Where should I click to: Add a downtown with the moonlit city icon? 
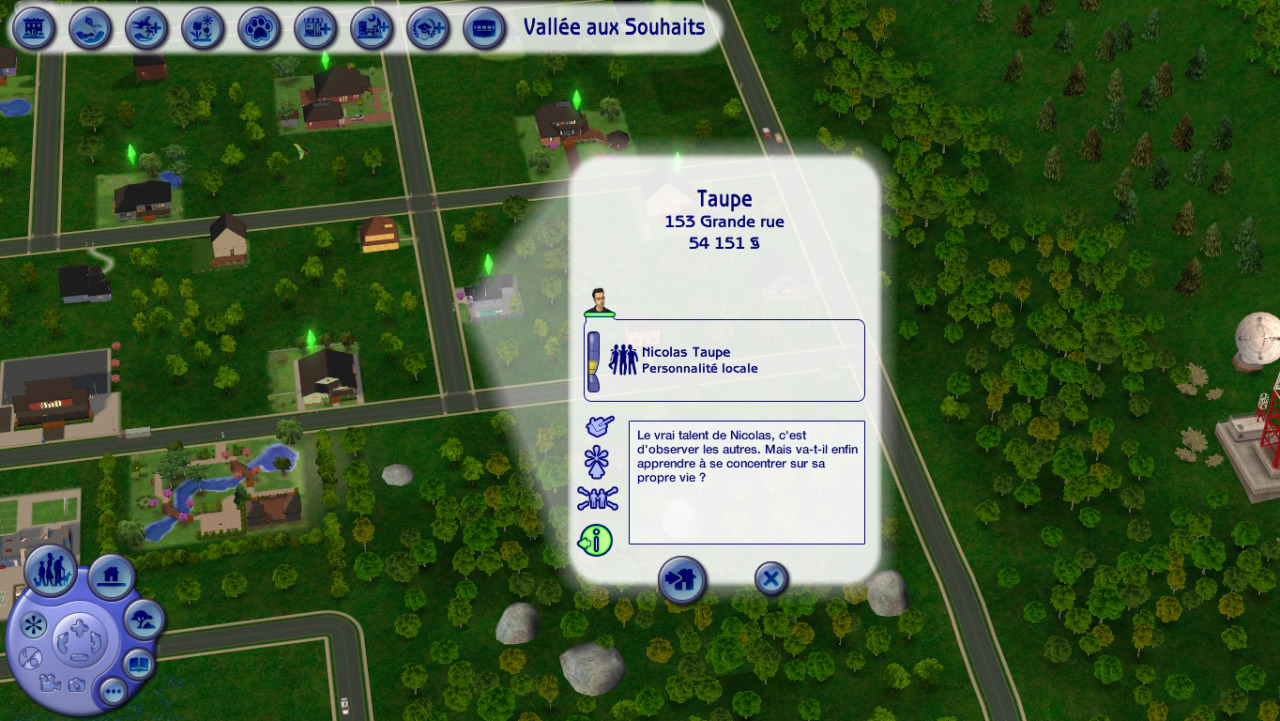click(x=372, y=28)
